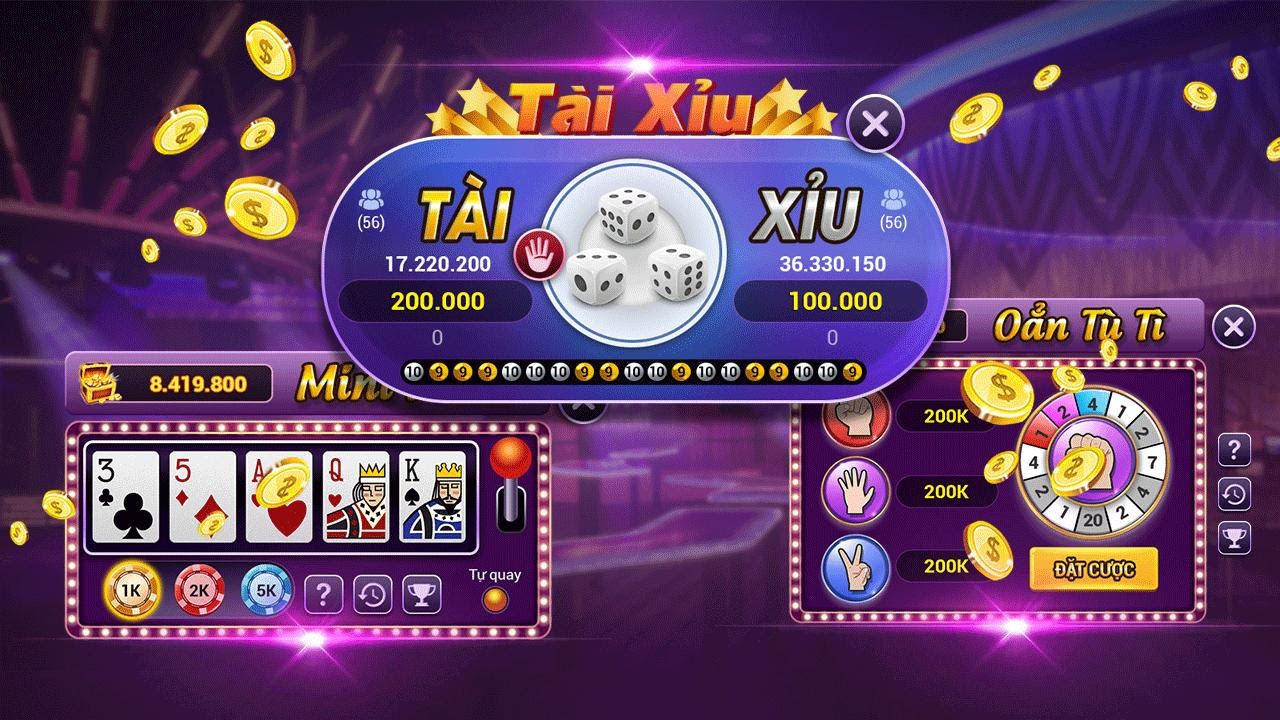
Task: Open Oẳn Tù Tì help question mark
Action: (1234, 450)
